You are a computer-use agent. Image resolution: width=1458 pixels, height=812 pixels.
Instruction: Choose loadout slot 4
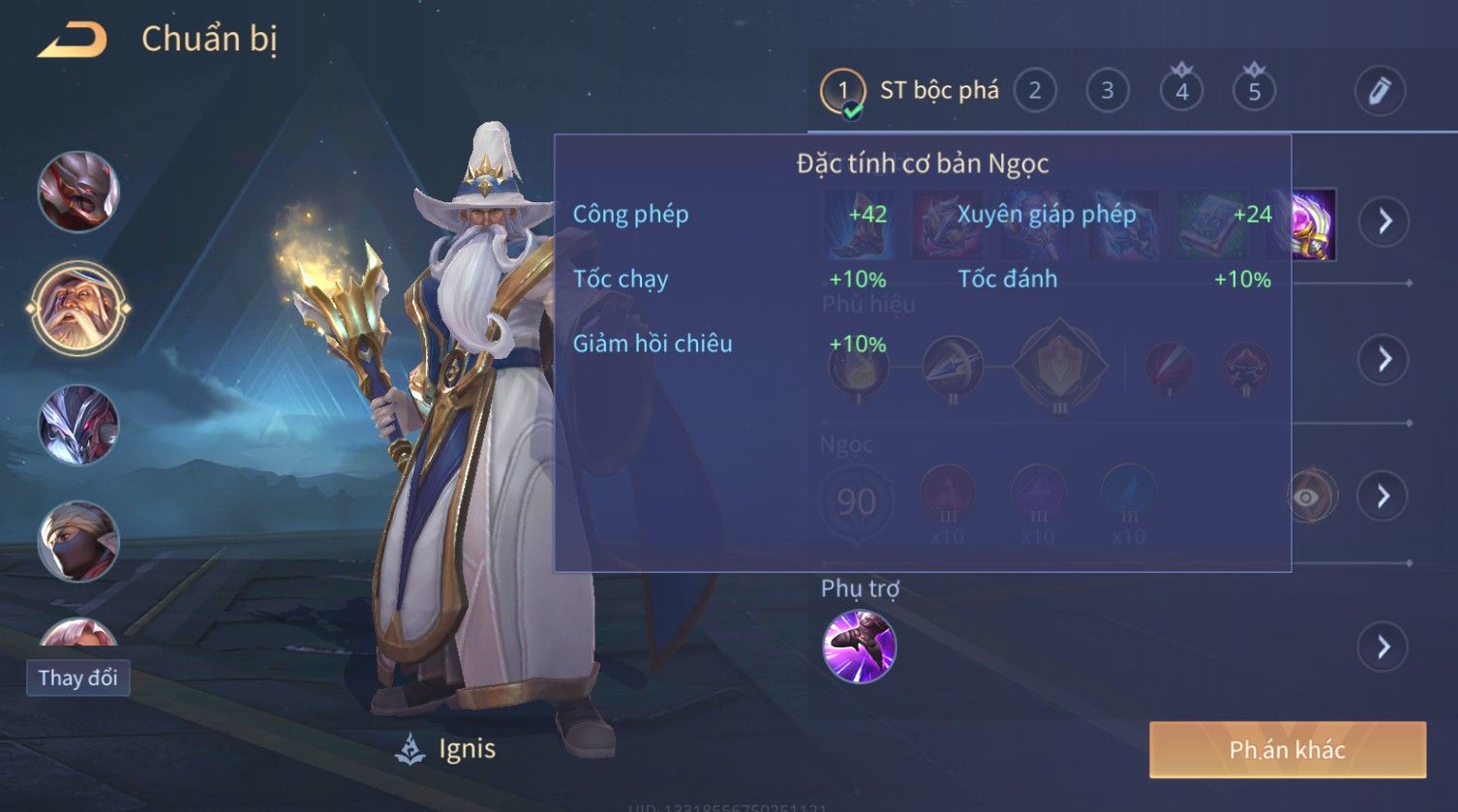[x=1181, y=91]
